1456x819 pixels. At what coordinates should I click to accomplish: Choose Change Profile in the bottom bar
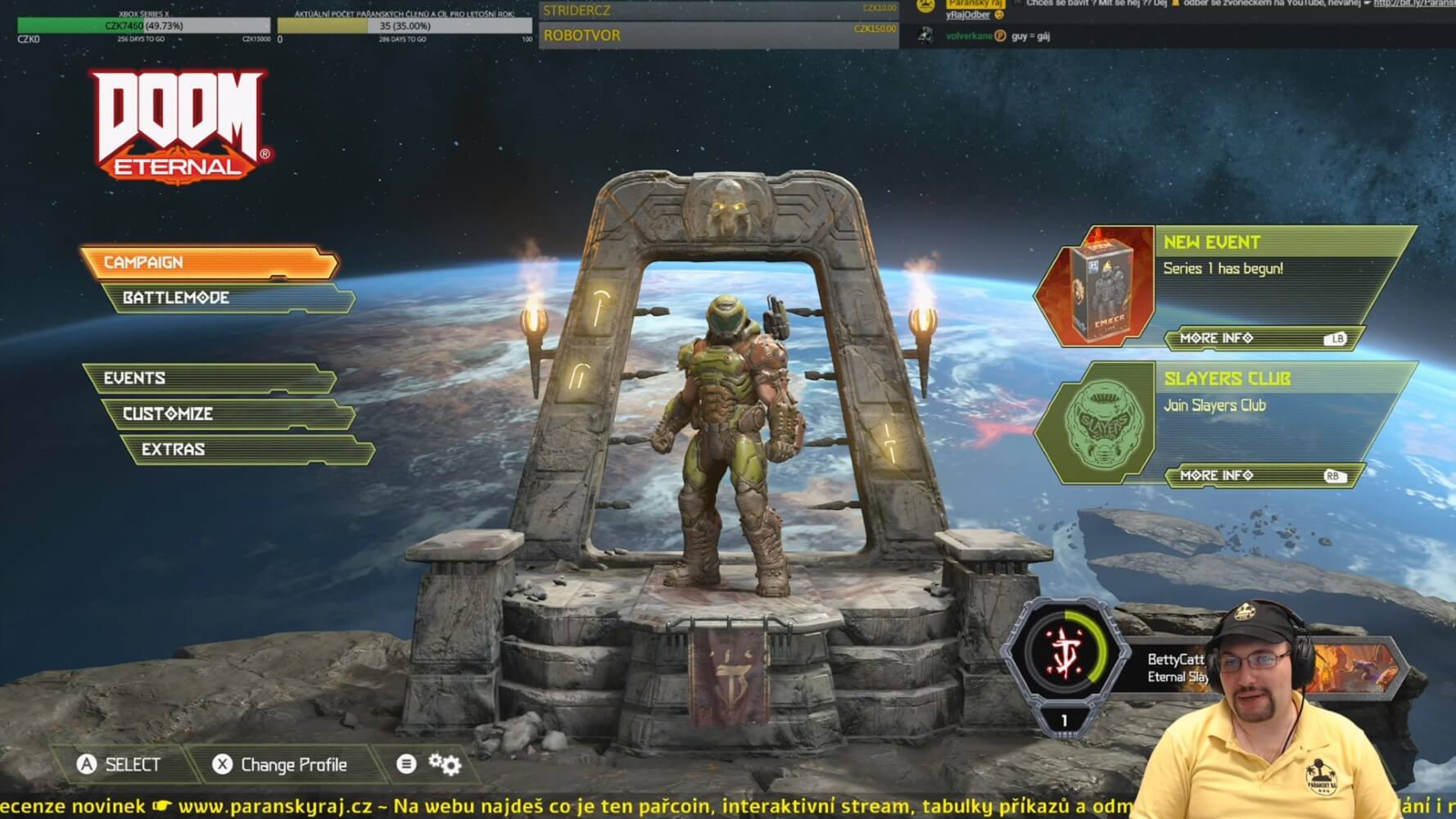coord(280,765)
